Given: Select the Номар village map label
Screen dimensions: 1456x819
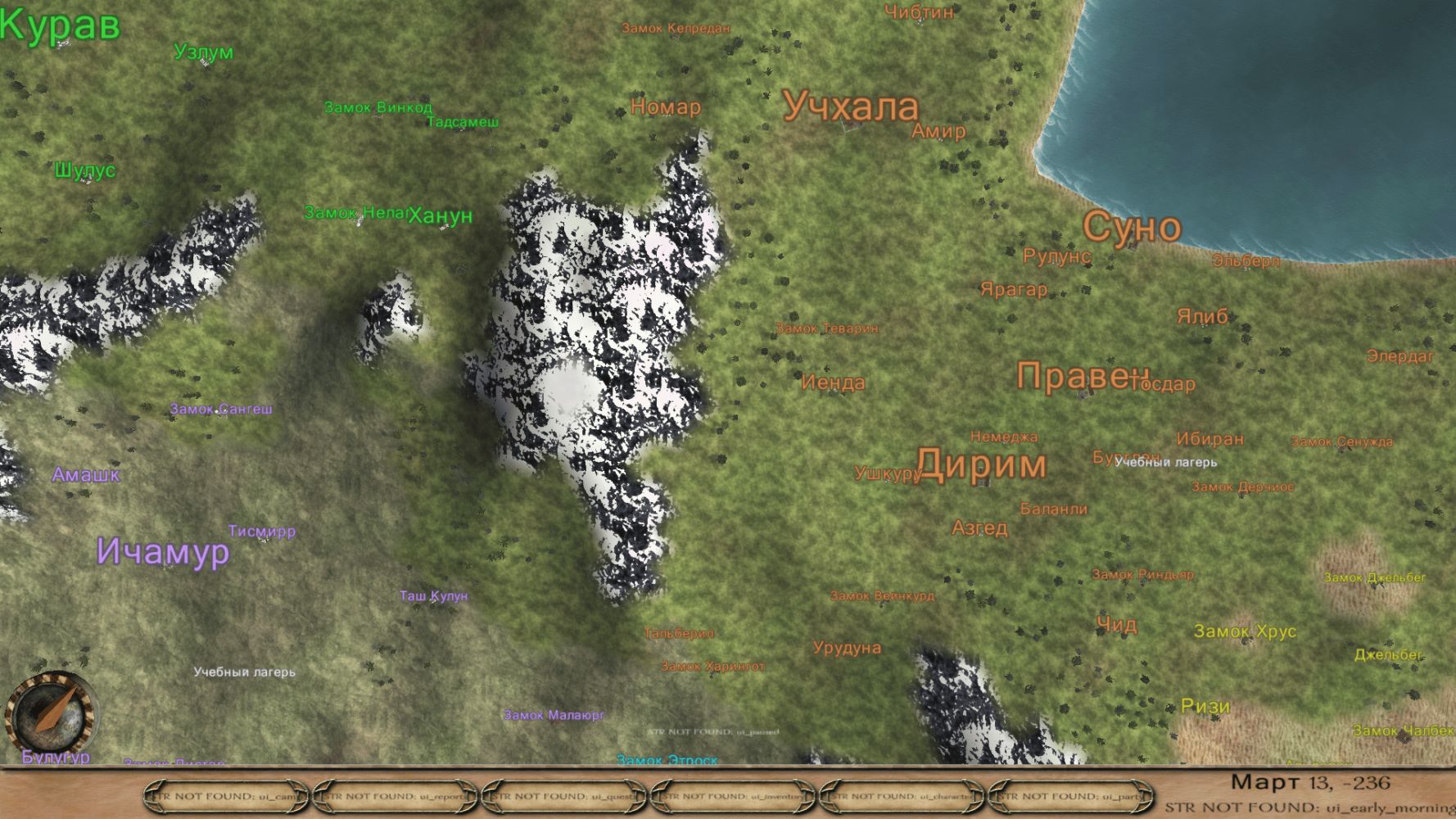Looking at the screenshot, I should (x=666, y=107).
